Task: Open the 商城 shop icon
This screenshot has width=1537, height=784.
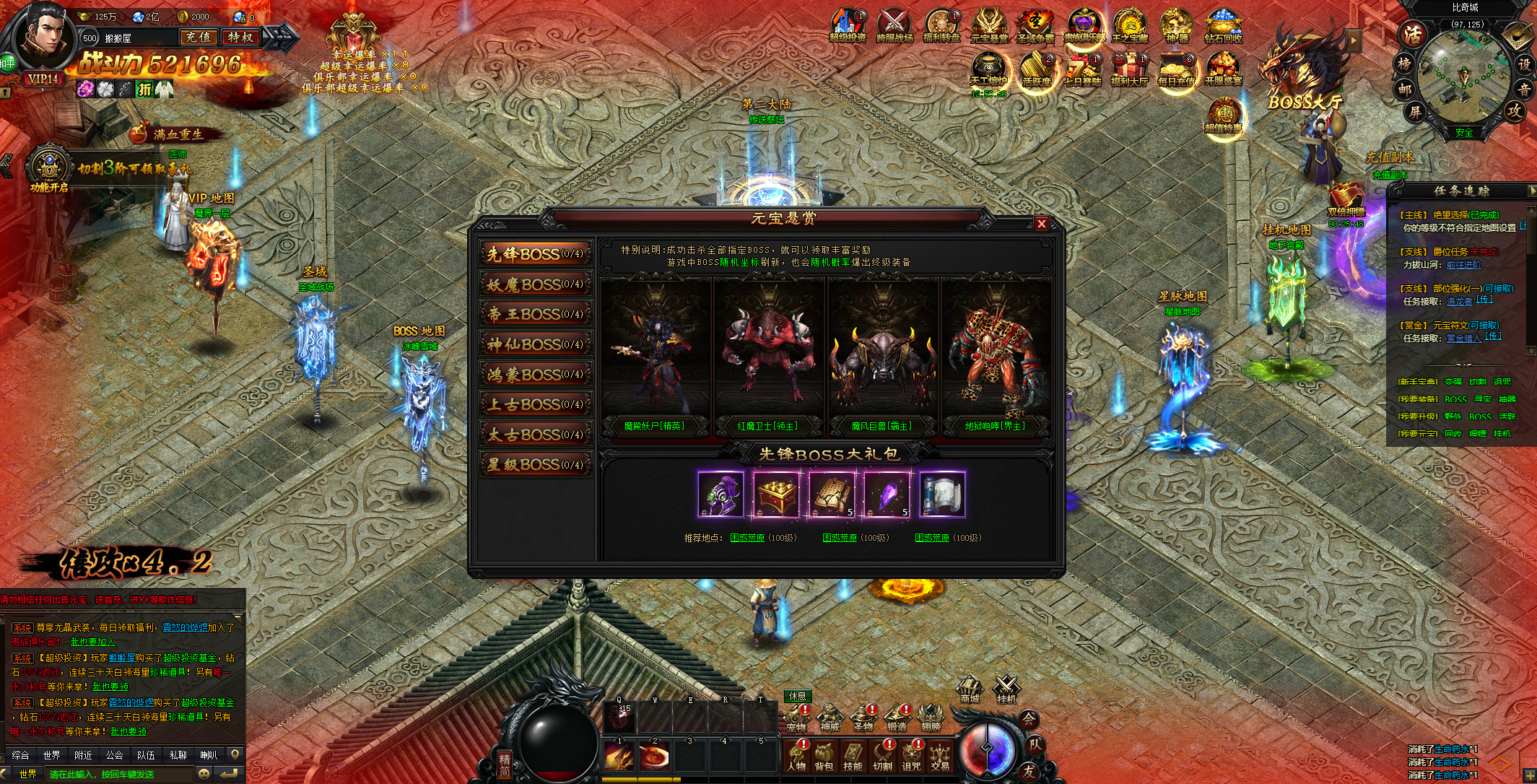Action: pyautogui.click(x=970, y=689)
